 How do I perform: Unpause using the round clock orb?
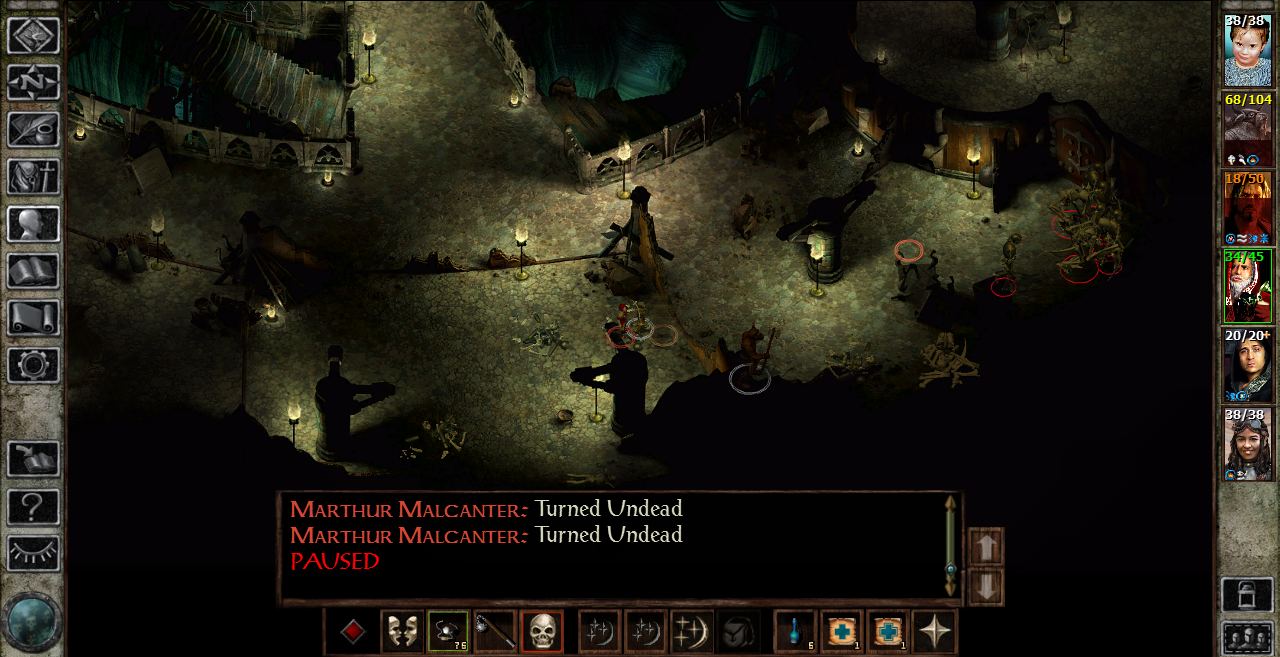click(x=33, y=620)
